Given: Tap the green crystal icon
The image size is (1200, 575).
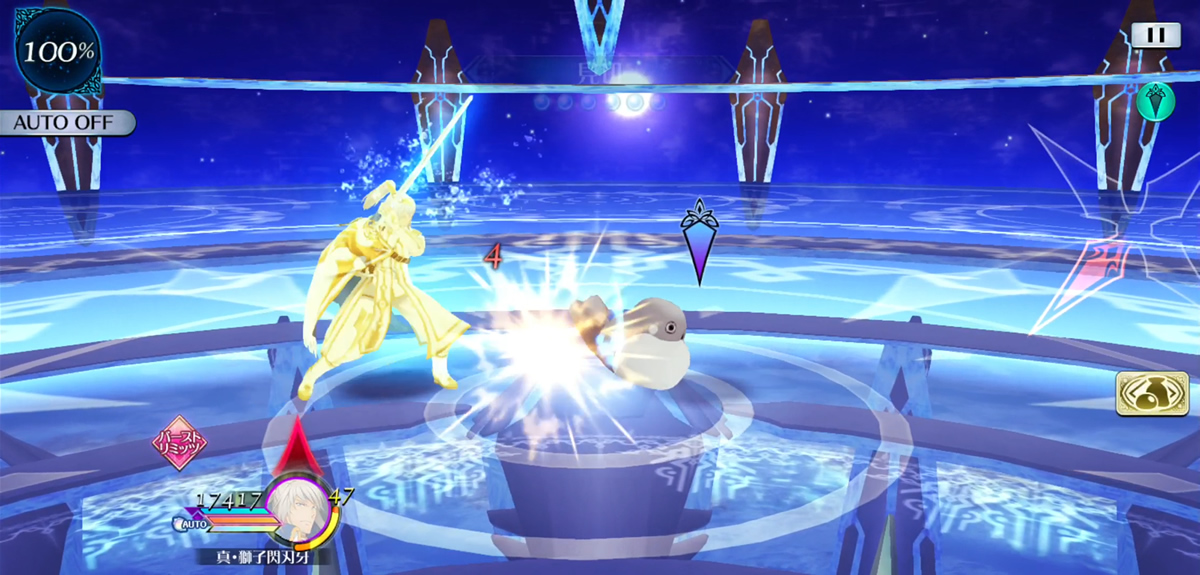Looking at the screenshot, I should tap(1156, 102).
